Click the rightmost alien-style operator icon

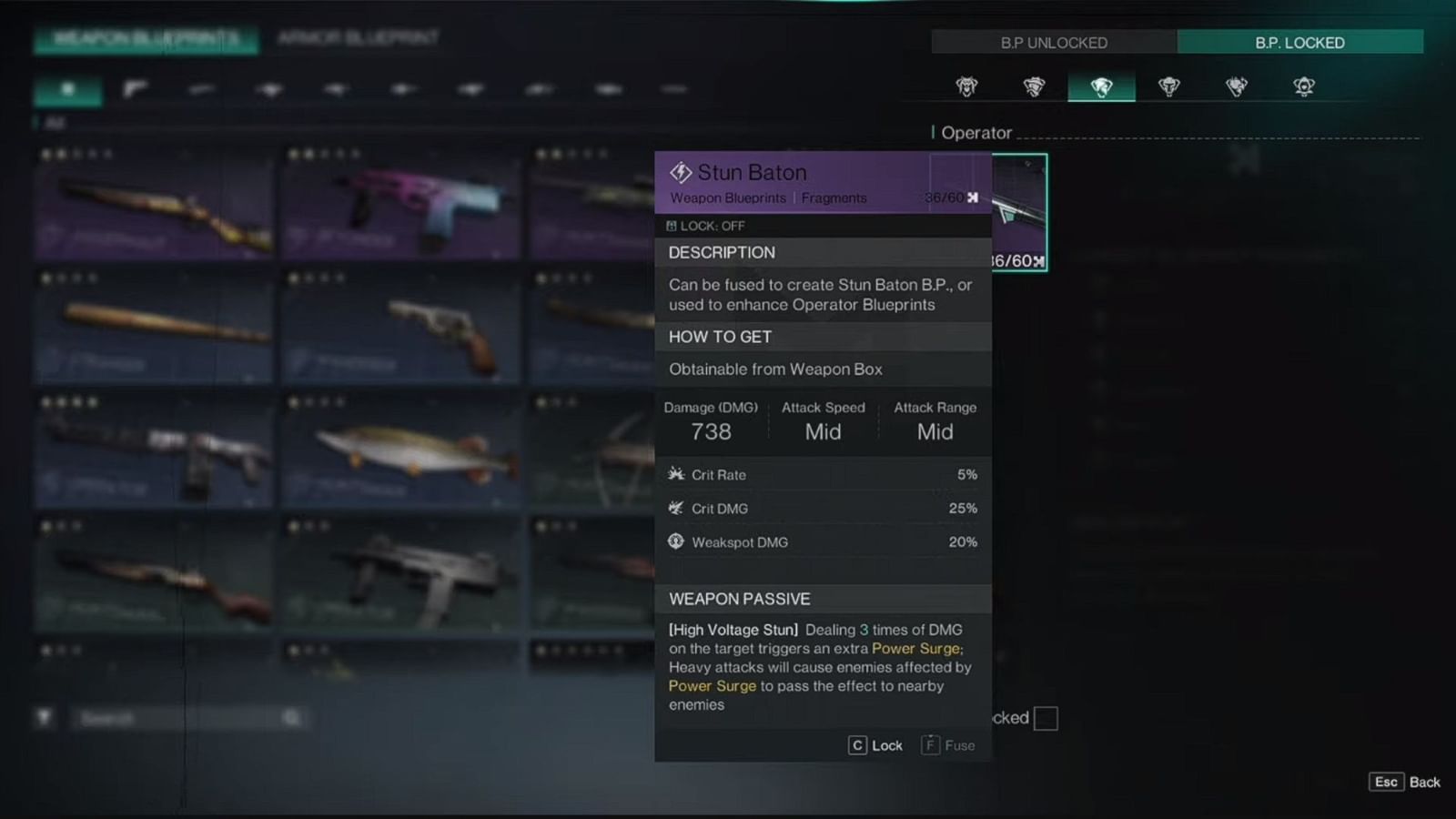point(1305,87)
